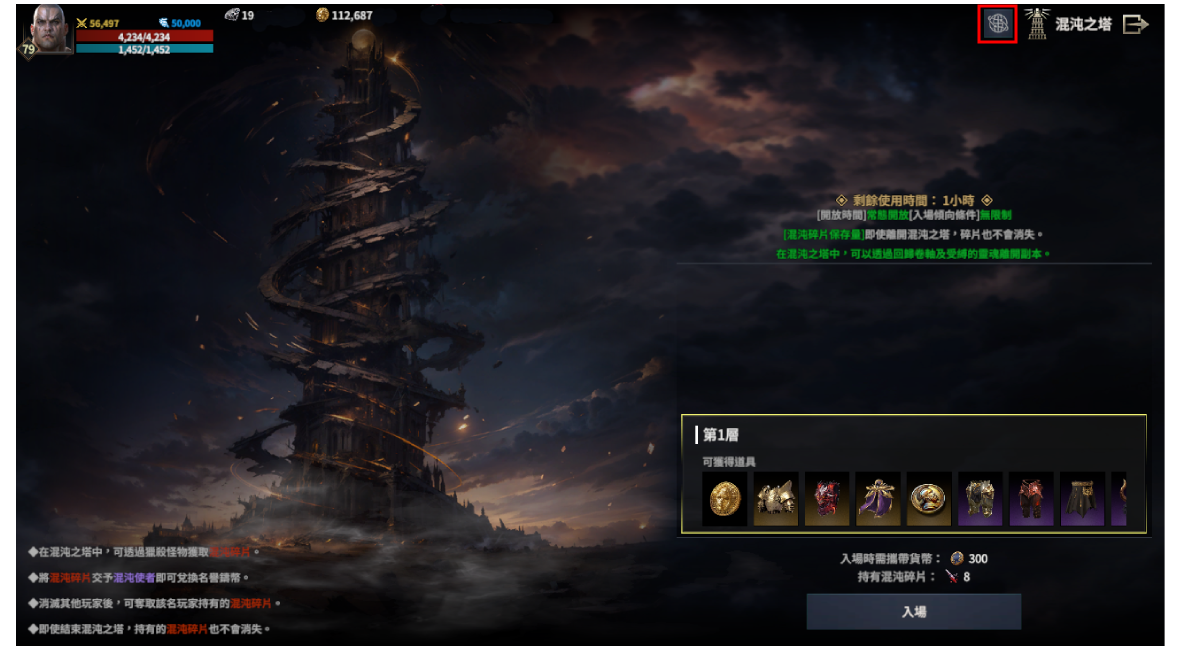The image size is (1180, 650).
Task: Select the gold leg armor on purple background
Action: [x=980, y=499]
